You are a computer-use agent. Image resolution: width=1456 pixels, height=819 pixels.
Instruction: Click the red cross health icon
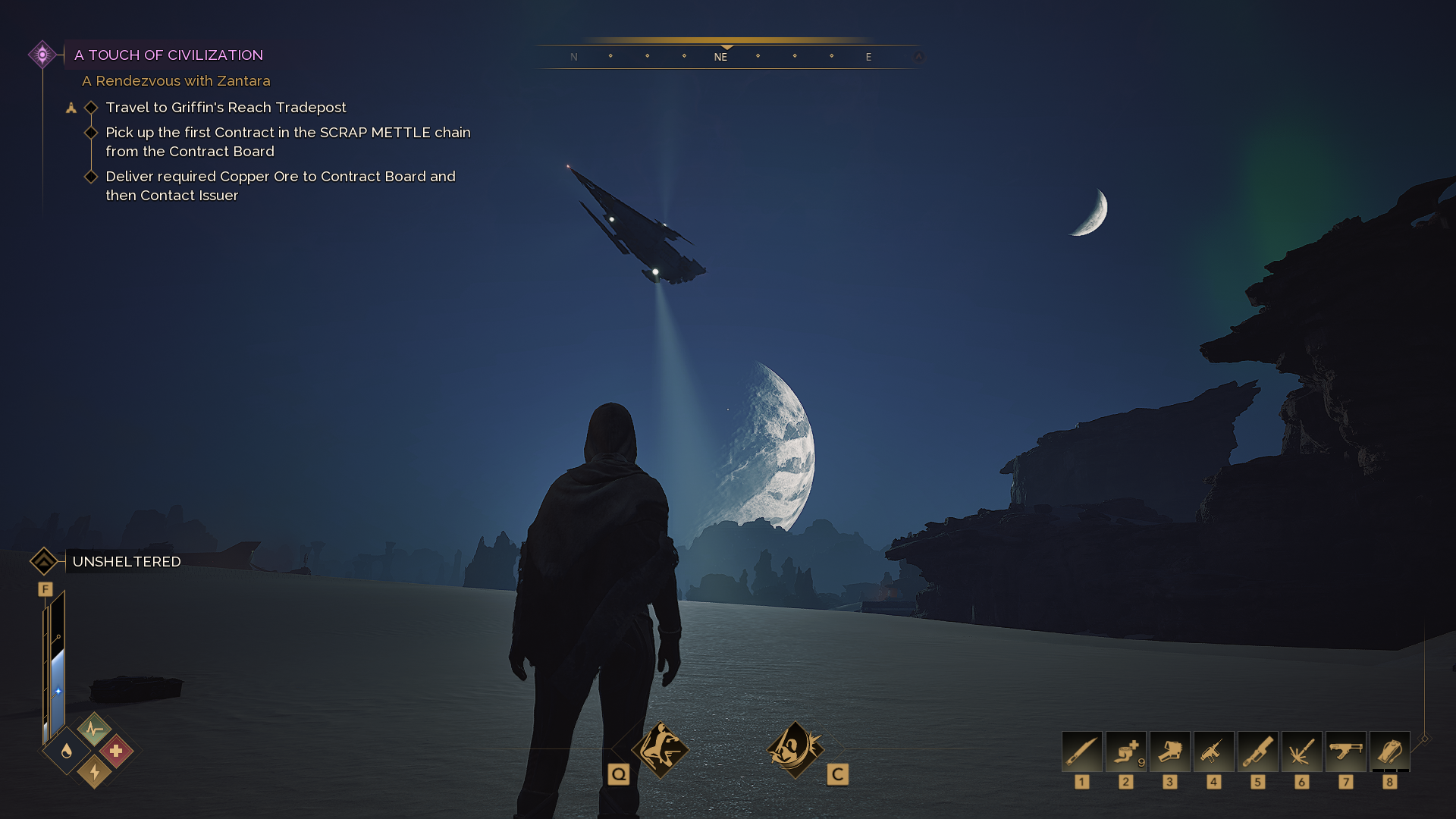click(x=116, y=751)
